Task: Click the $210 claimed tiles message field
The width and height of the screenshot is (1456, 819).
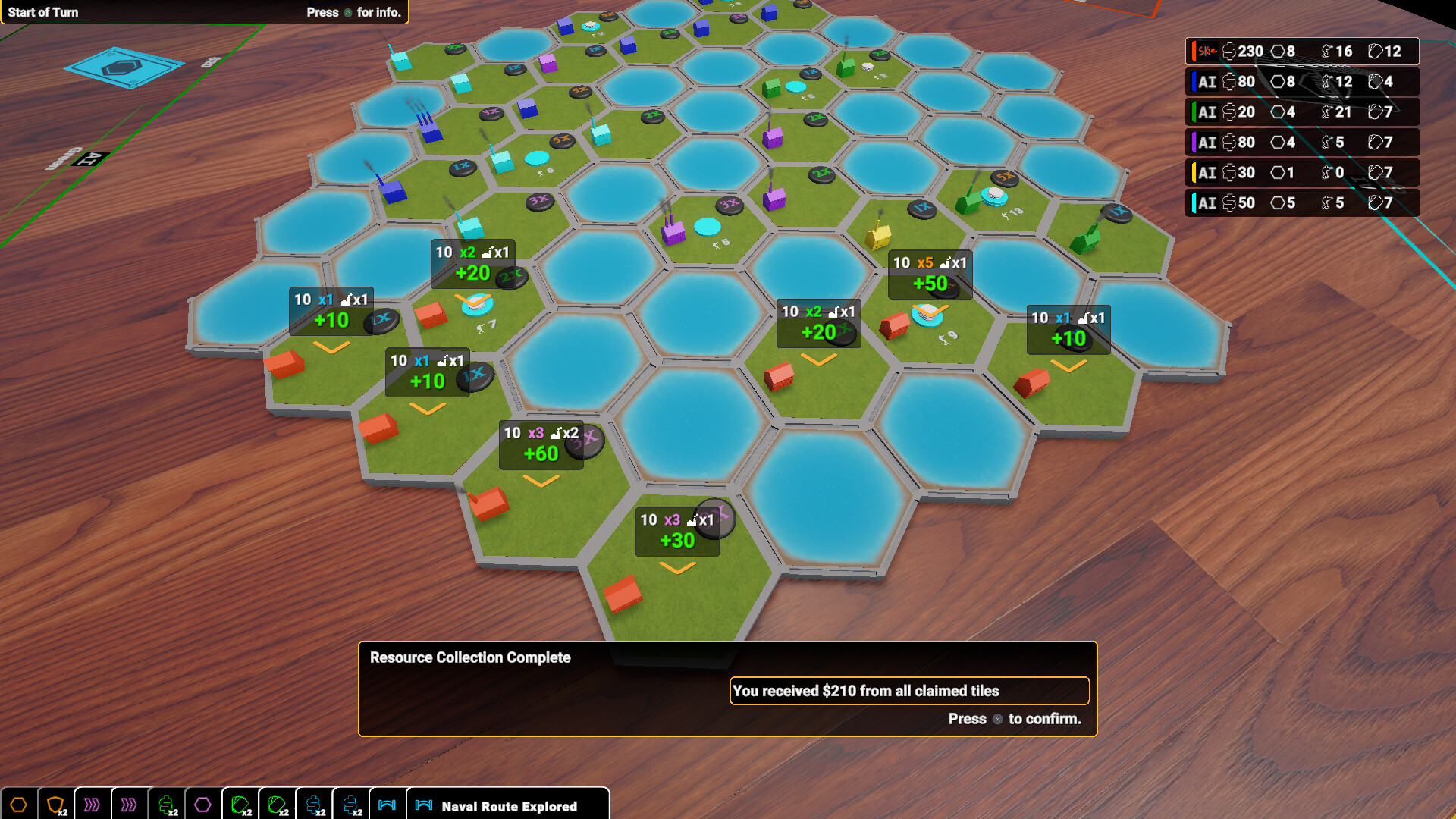Action: pyautogui.click(x=908, y=691)
